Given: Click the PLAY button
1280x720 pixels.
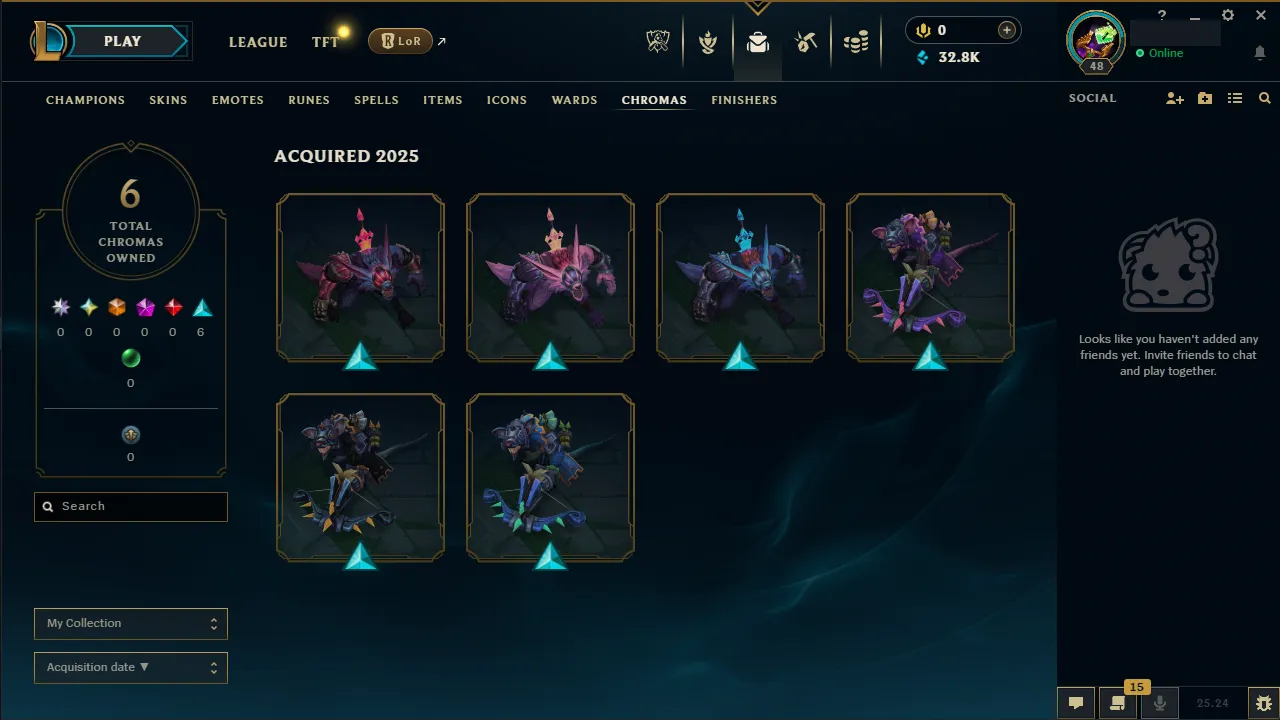Looking at the screenshot, I should click(122, 41).
